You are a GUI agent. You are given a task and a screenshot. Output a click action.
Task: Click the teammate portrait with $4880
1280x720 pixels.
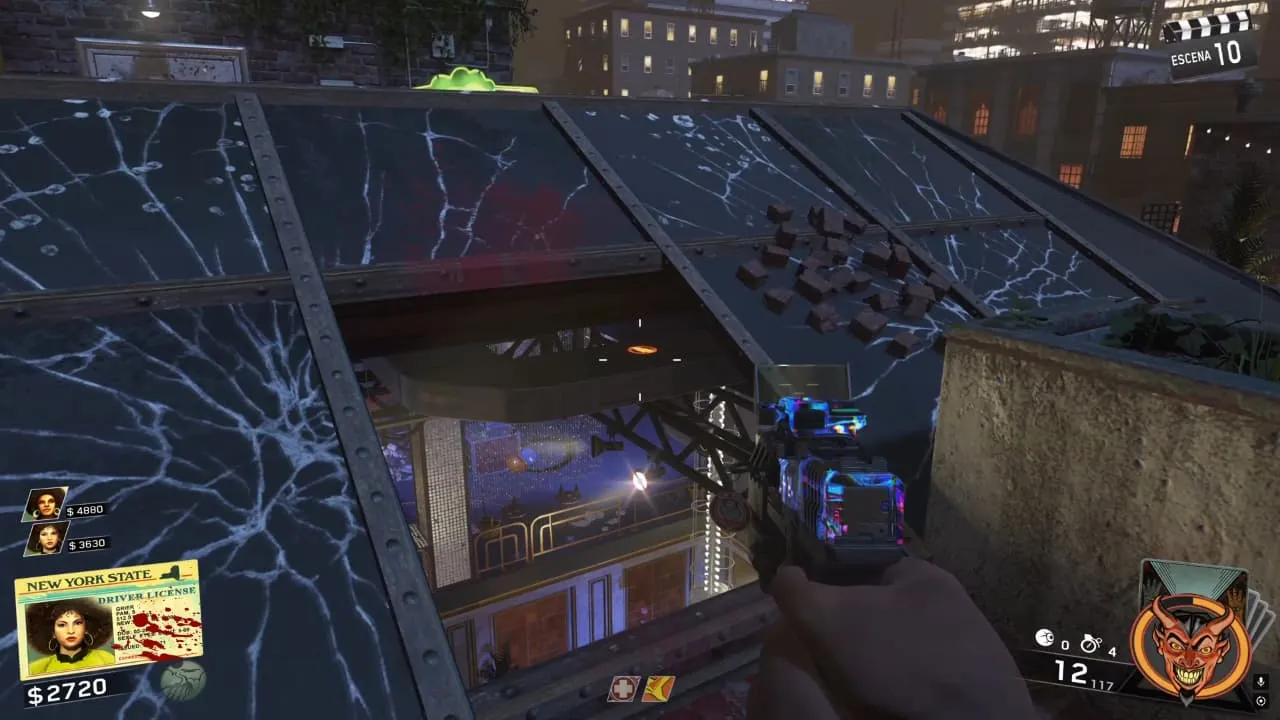[x=45, y=504]
